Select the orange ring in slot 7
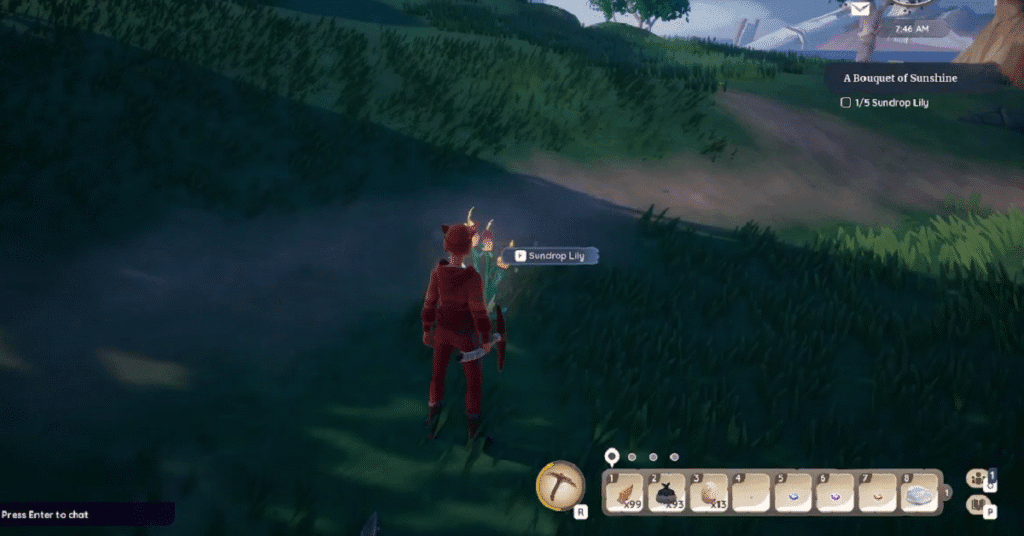1024x536 pixels. tap(877, 492)
